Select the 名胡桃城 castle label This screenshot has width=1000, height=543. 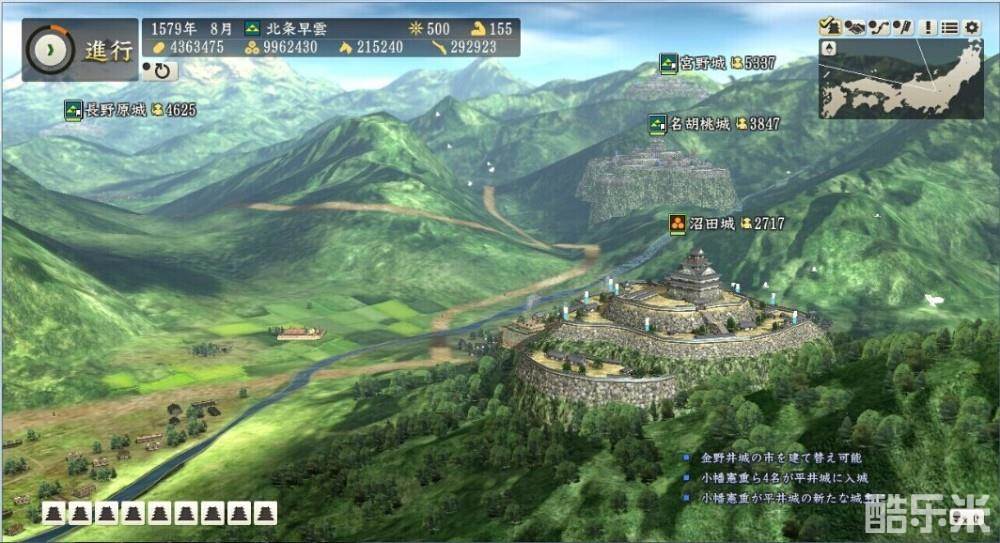tap(700, 124)
